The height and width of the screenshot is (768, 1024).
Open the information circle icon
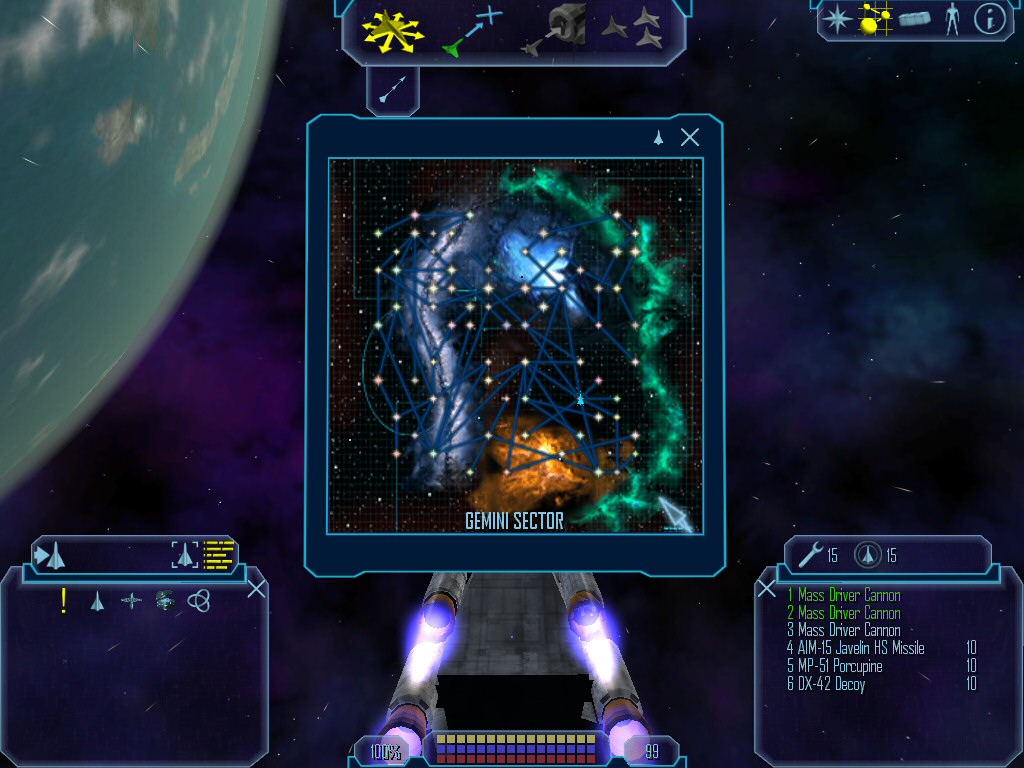(989, 18)
